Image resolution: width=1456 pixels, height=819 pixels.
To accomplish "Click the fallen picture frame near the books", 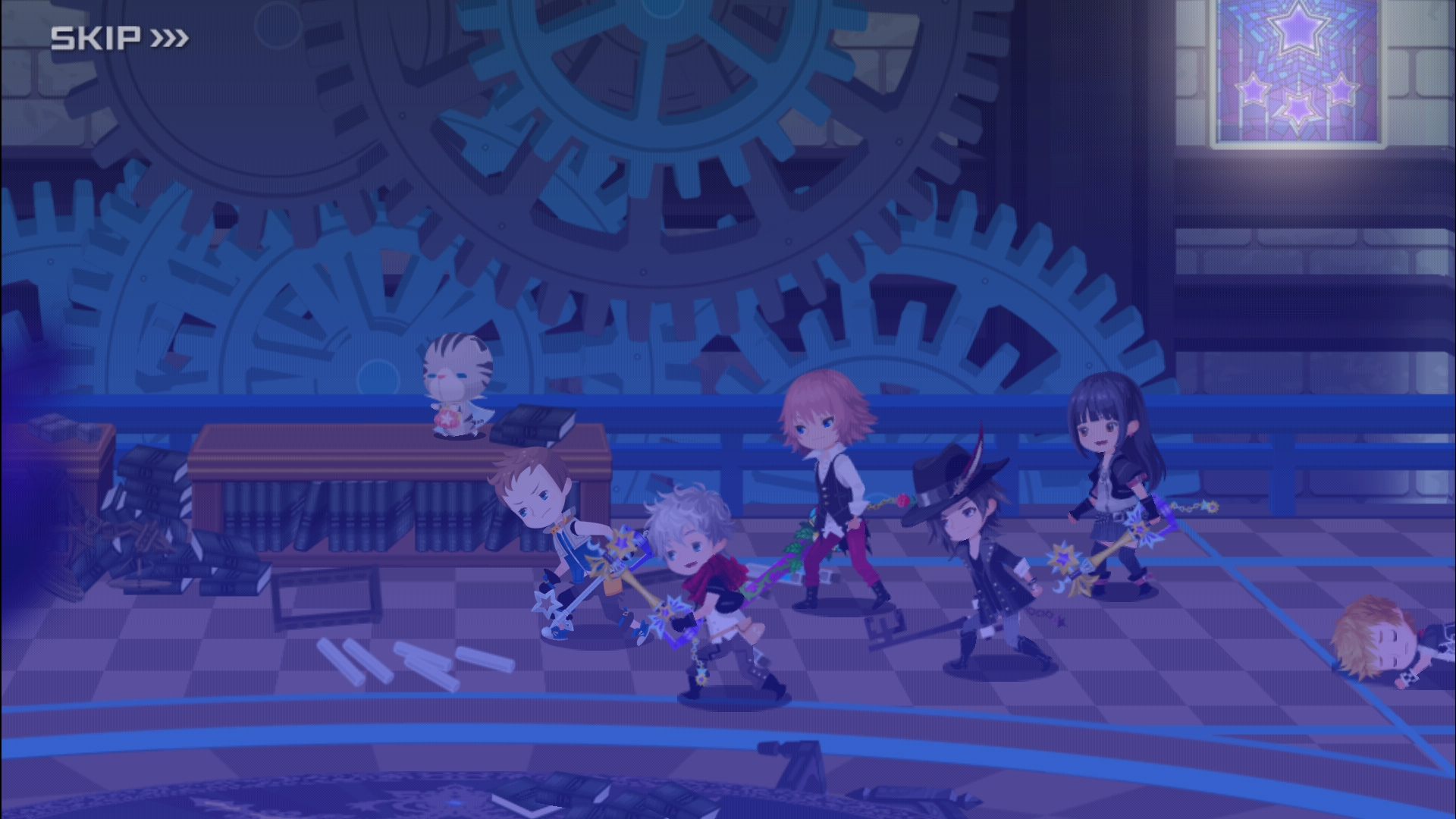I will [326, 595].
